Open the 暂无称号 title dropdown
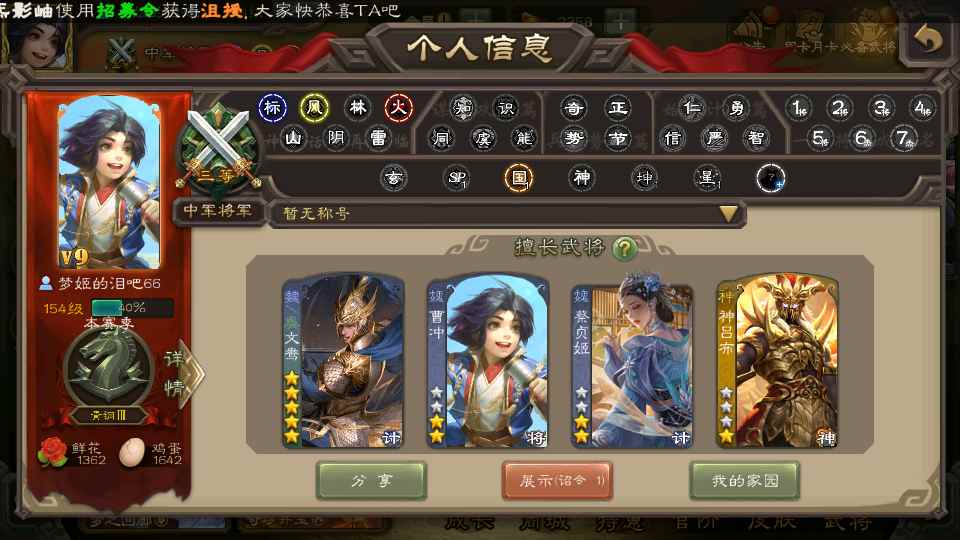This screenshot has width=960, height=540. (729, 213)
